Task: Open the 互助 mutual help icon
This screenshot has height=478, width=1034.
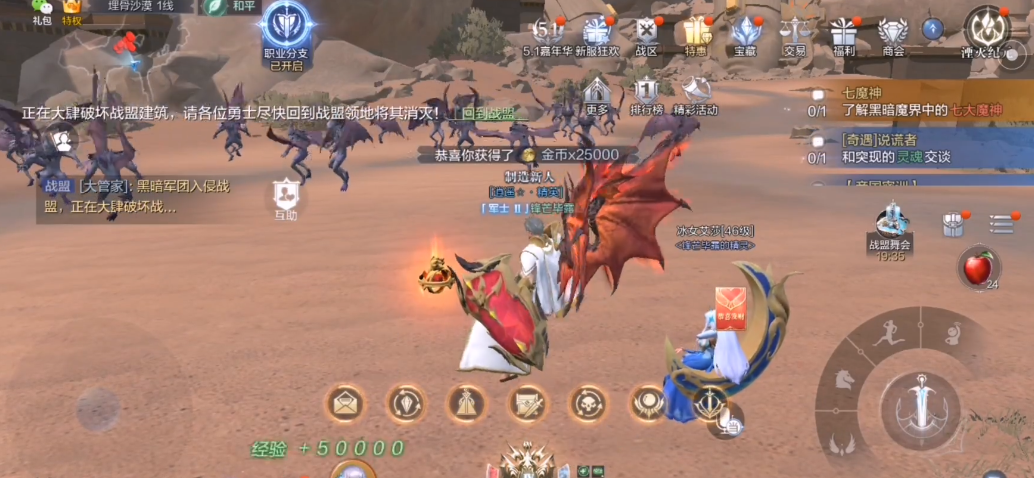Action: pos(286,195)
